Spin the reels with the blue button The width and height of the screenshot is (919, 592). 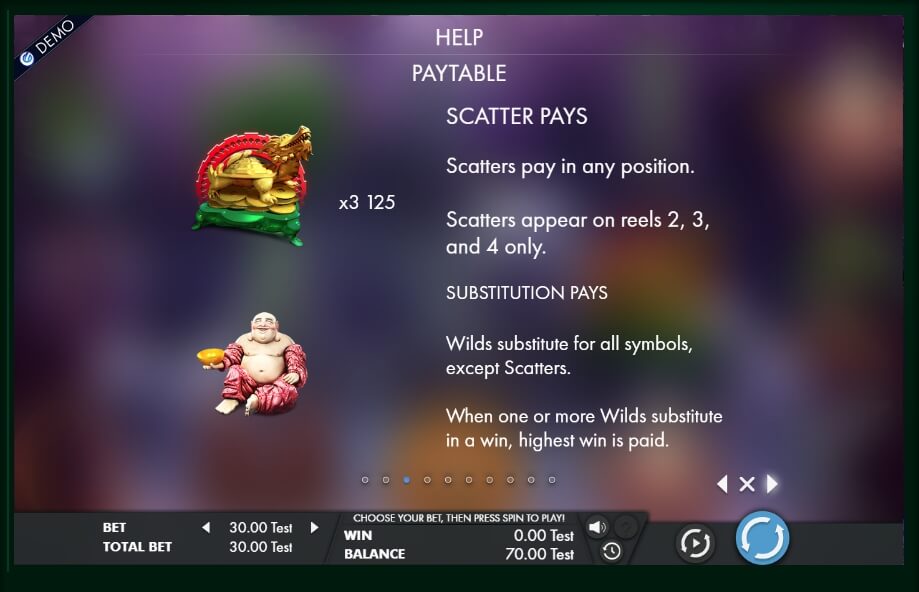pyautogui.click(x=762, y=539)
